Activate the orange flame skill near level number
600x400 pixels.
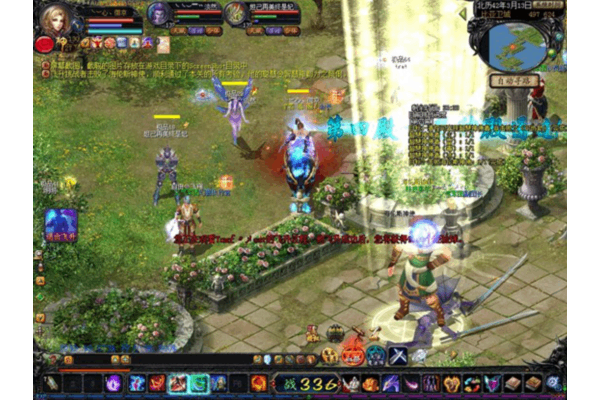click(259, 382)
